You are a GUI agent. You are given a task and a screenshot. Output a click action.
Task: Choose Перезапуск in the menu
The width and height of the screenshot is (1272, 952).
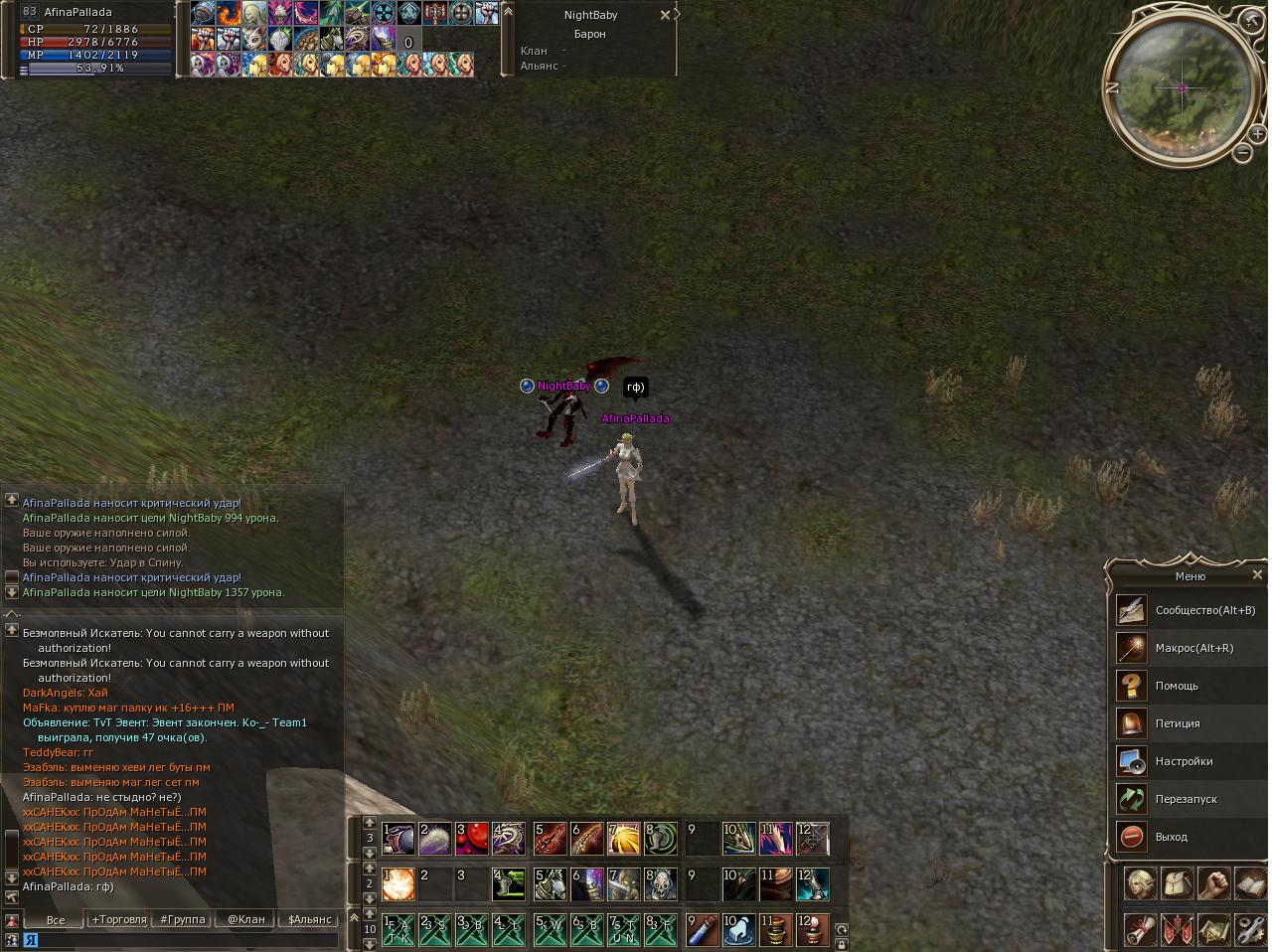coord(1186,799)
